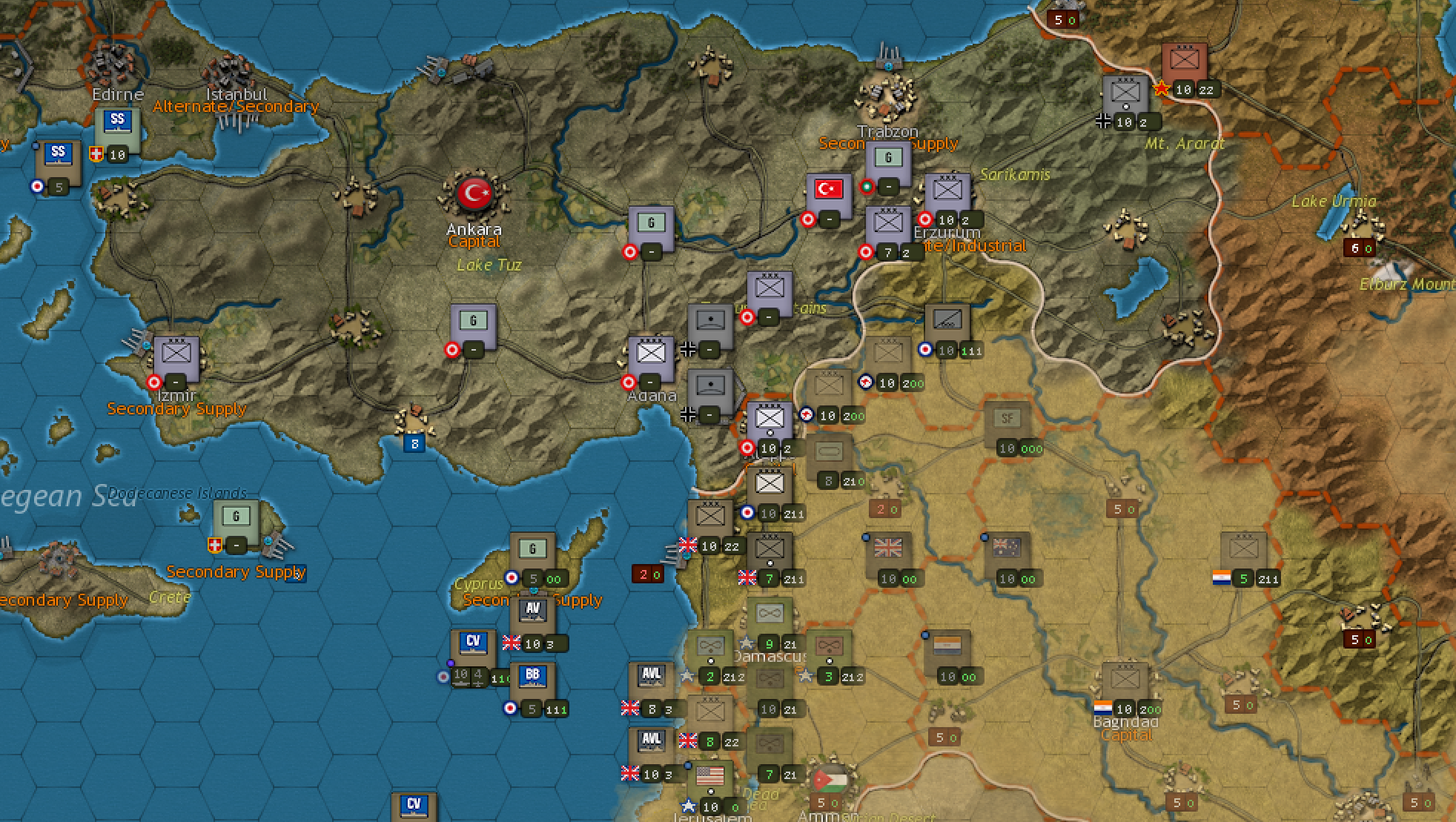Click the red strength badge showing 2 0 near coast
This screenshot has width=1456, height=822.
click(646, 573)
